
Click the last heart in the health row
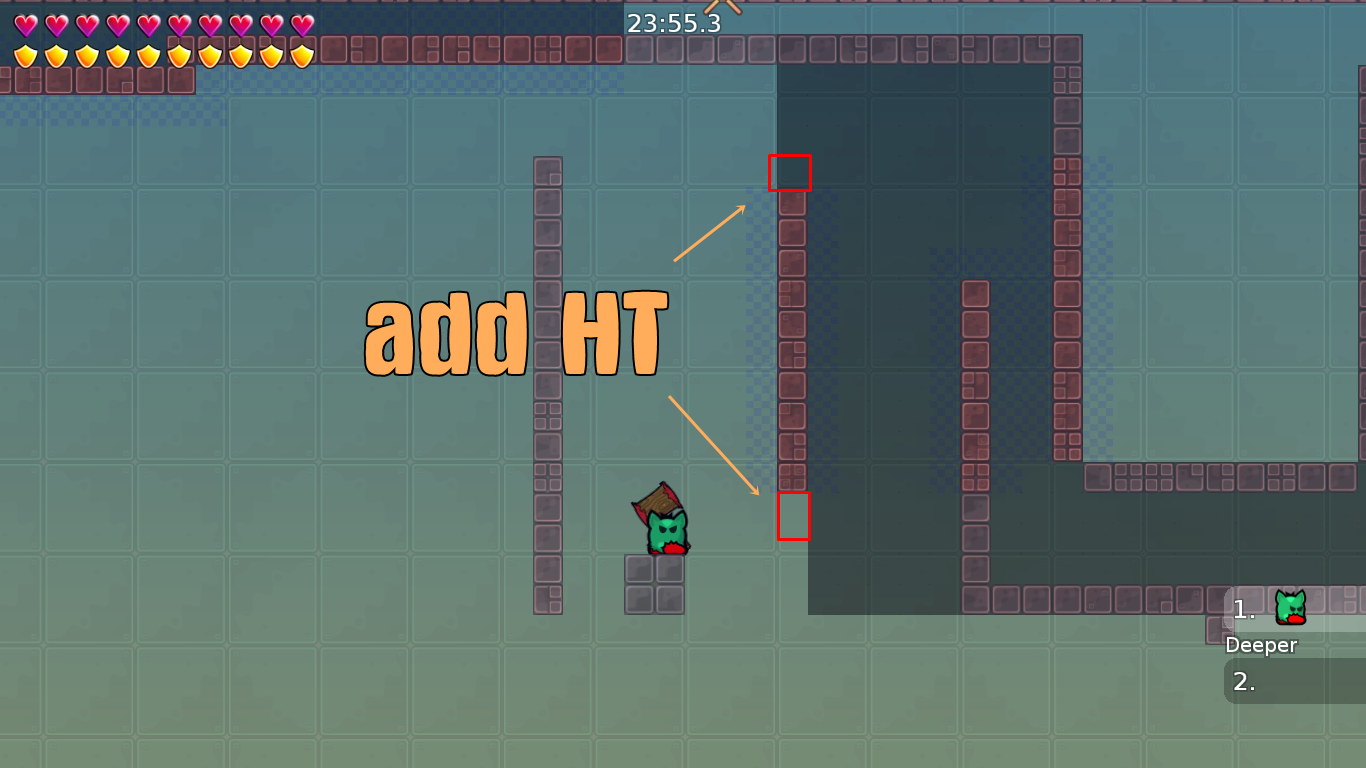(301, 22)
